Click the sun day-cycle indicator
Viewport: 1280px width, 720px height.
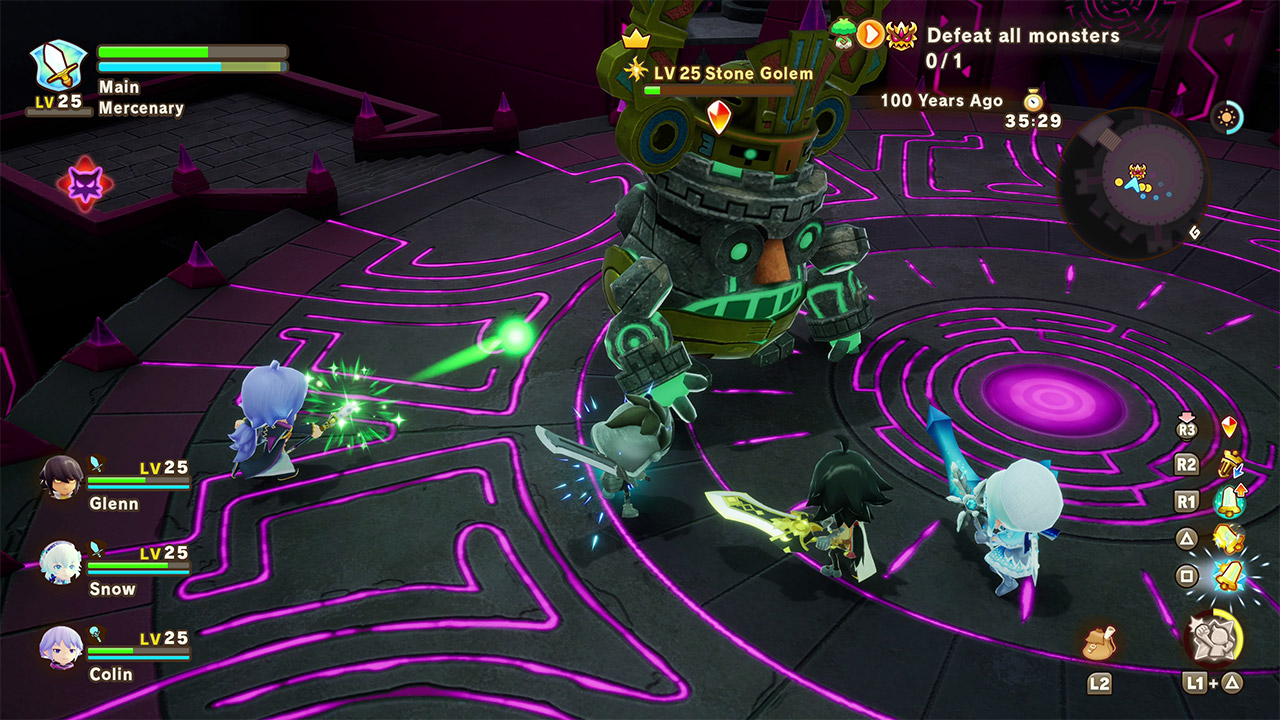pos(1226,118)
